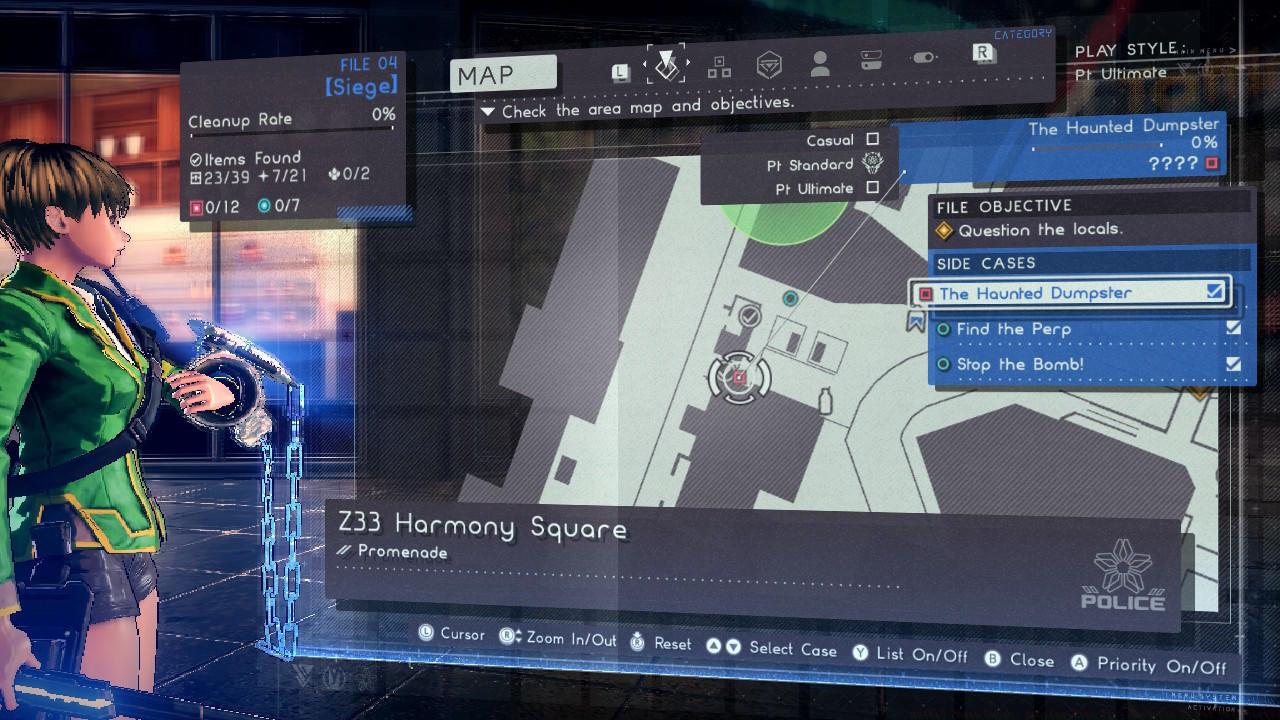Image resolution: width=1280 pixels, height=720 pixels.
Task: Check the Casual play style checkbox
Action: pyautogui.click(x=874, y=140)
